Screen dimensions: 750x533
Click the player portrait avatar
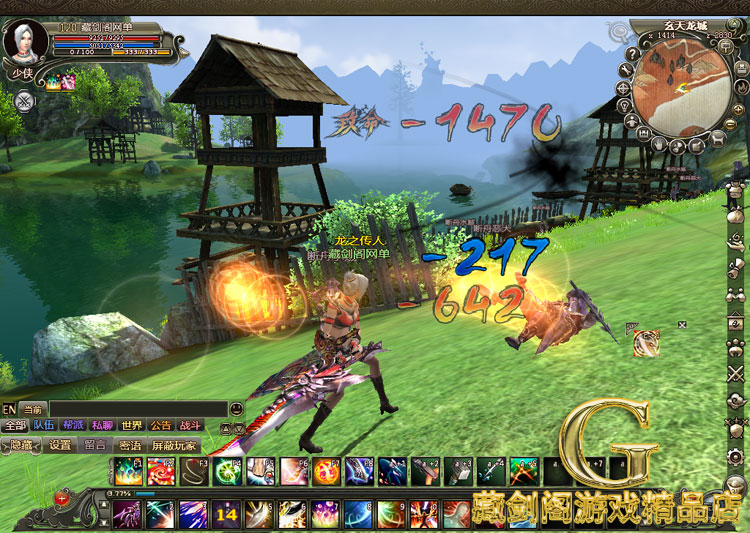click(x=24, y=42)
